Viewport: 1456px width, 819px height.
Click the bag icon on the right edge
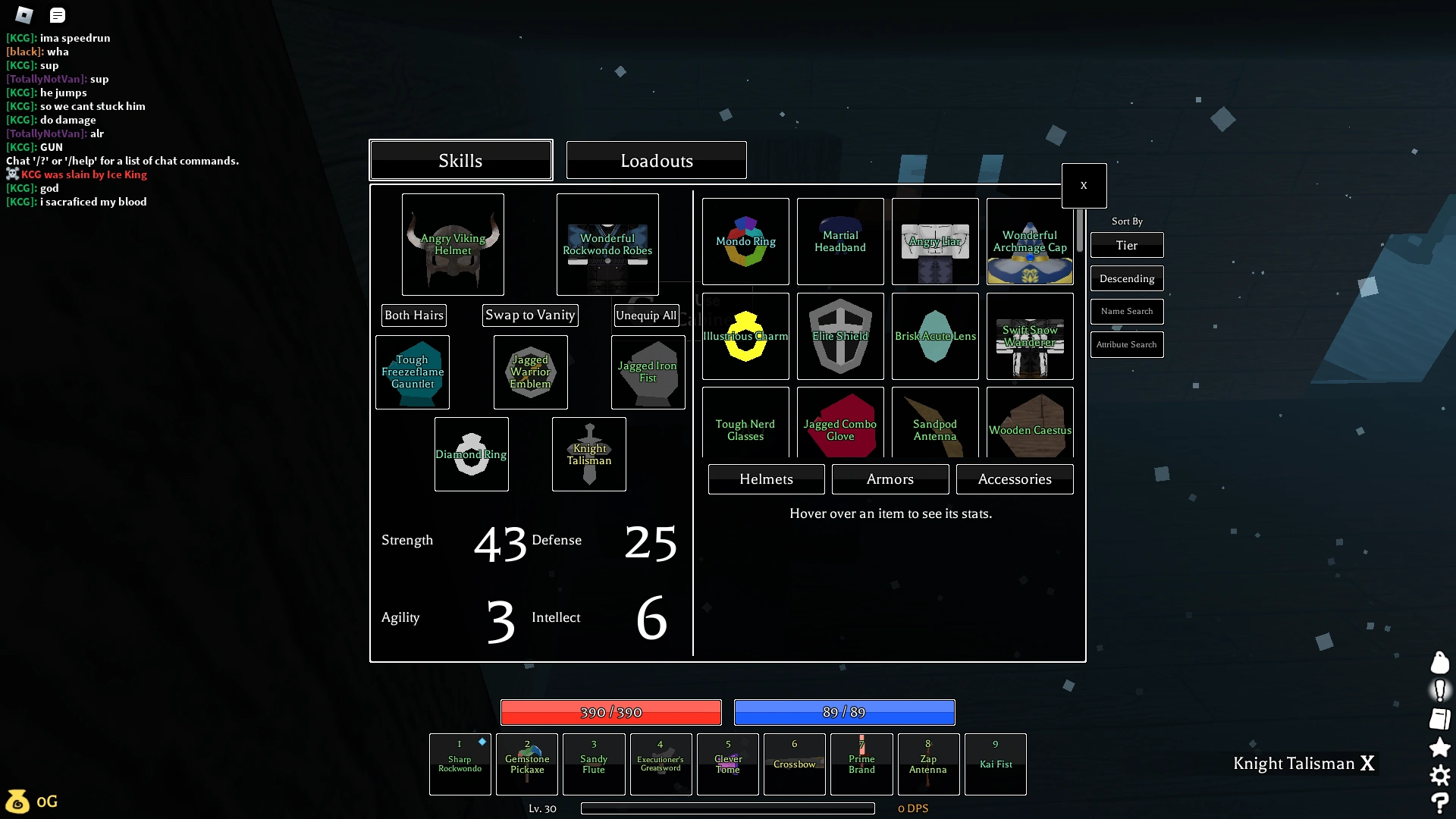click(1439, 663)
